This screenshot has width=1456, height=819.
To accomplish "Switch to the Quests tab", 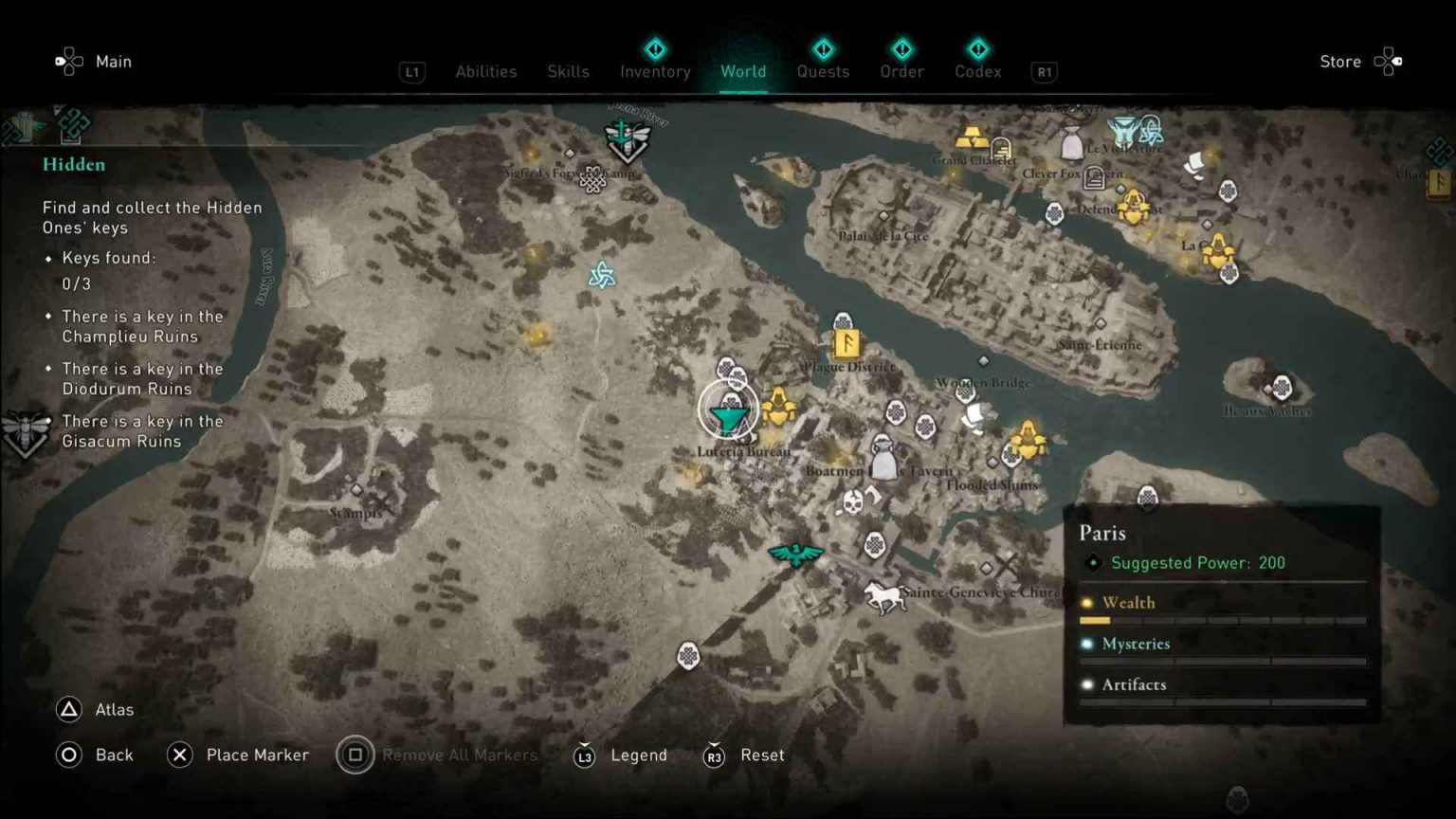I will [x=823, y=71].
